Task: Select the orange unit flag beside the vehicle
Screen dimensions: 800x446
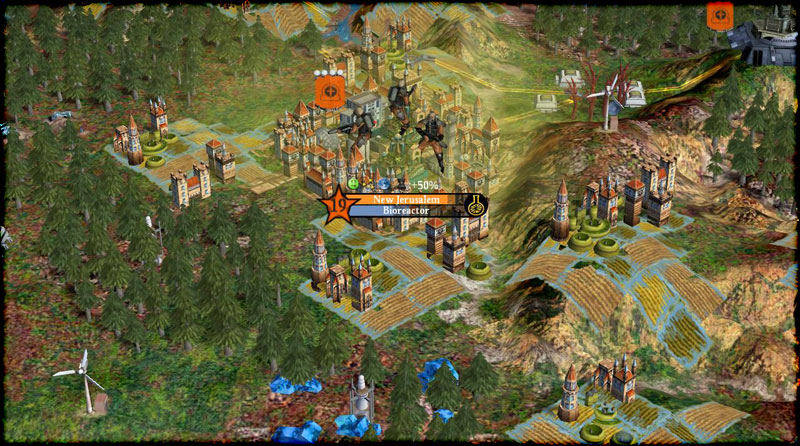Action: pos(719,16)
